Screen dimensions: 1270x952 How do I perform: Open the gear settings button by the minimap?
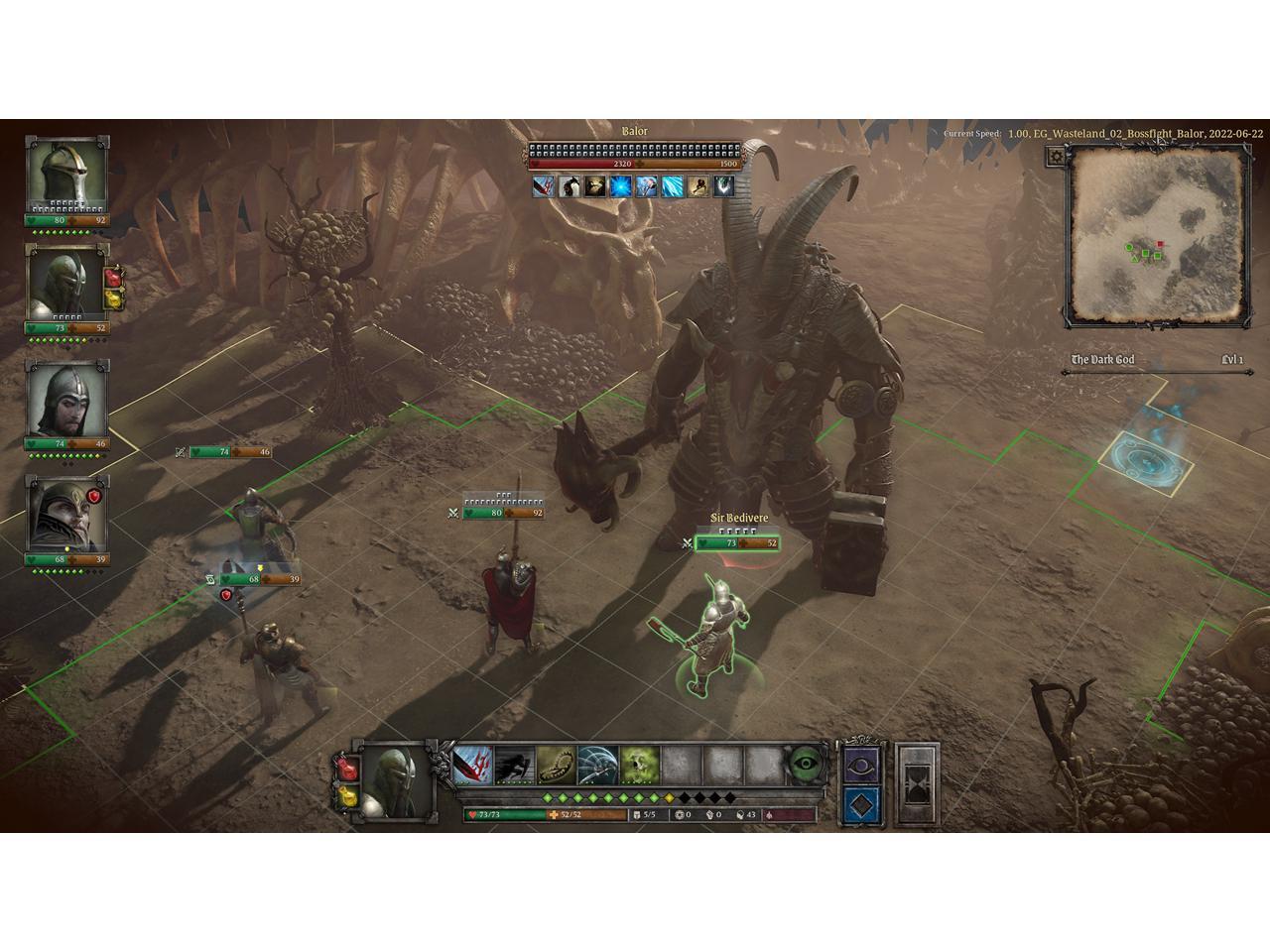tap(1058, 156)
